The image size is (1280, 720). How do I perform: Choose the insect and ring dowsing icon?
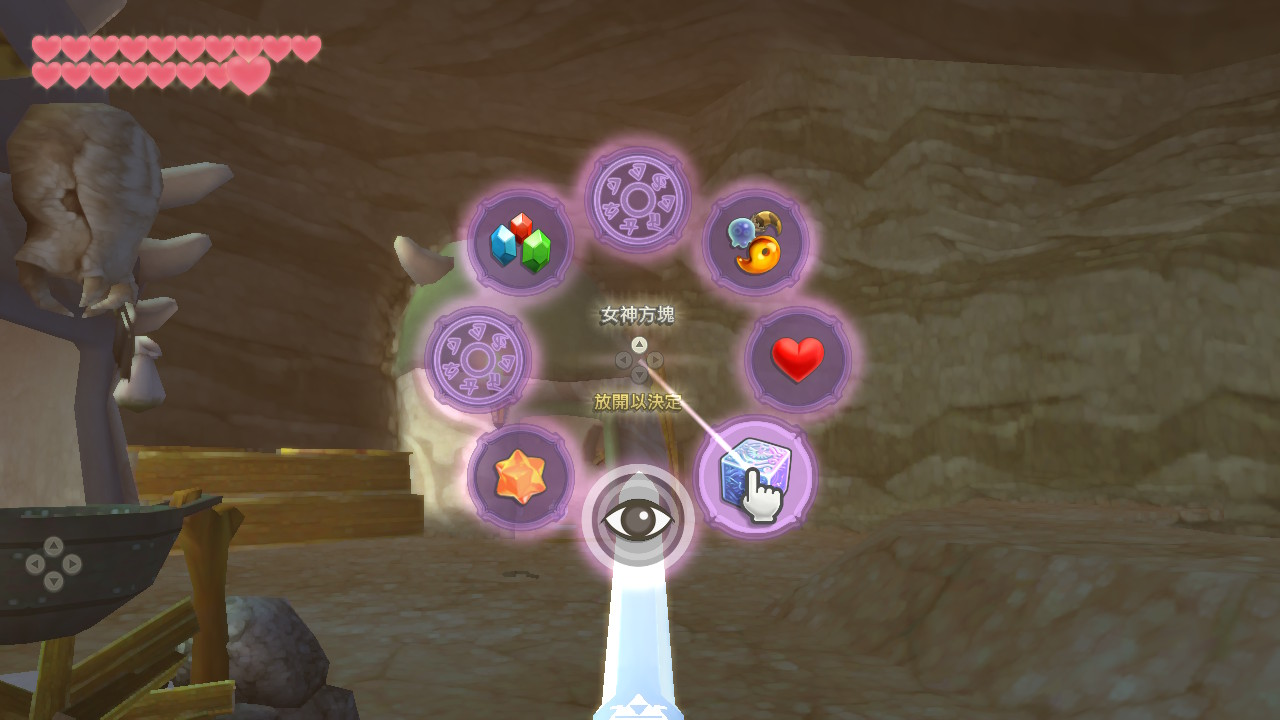click(x=757, y=240)
